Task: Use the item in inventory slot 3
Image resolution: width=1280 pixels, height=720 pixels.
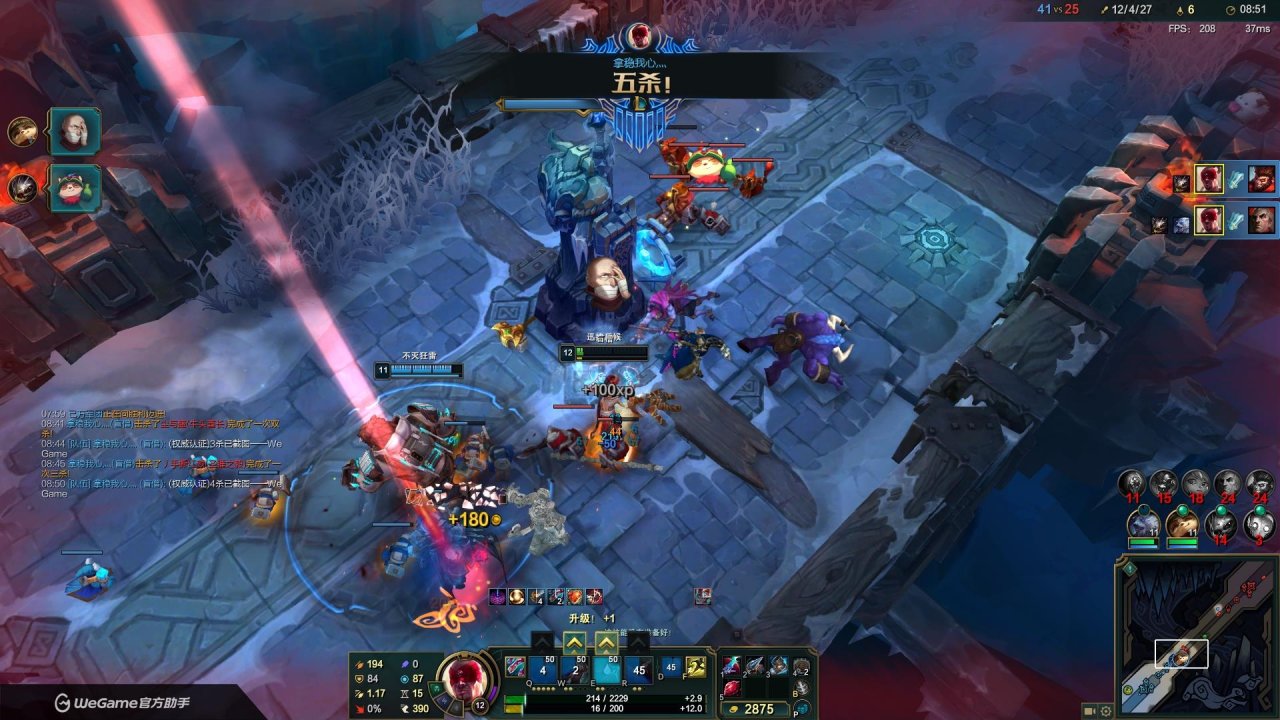Action: click(778, 667)
